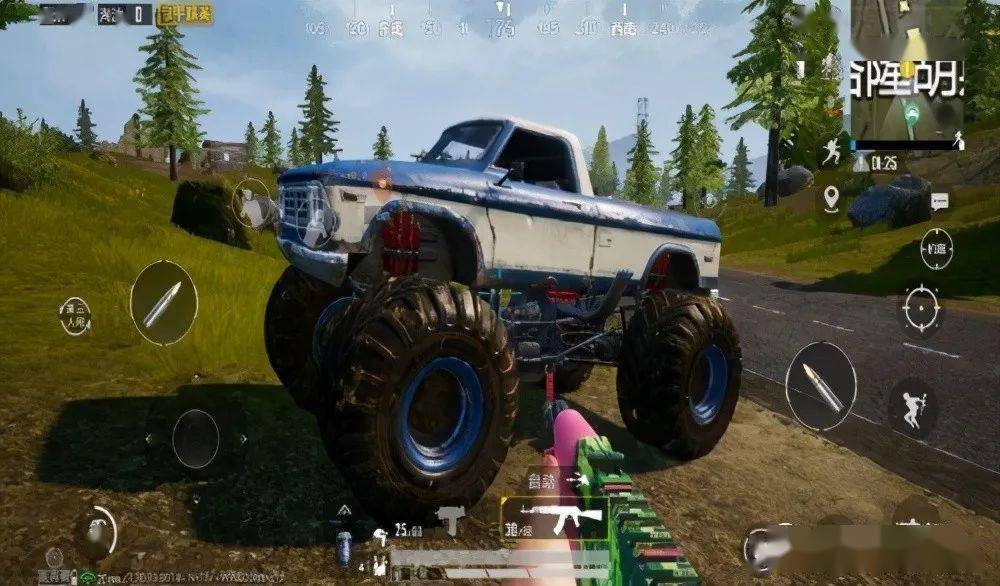Toggle the third-person perspective switch button
This screenshot has width=1000, height=586.
pos(75,315)
